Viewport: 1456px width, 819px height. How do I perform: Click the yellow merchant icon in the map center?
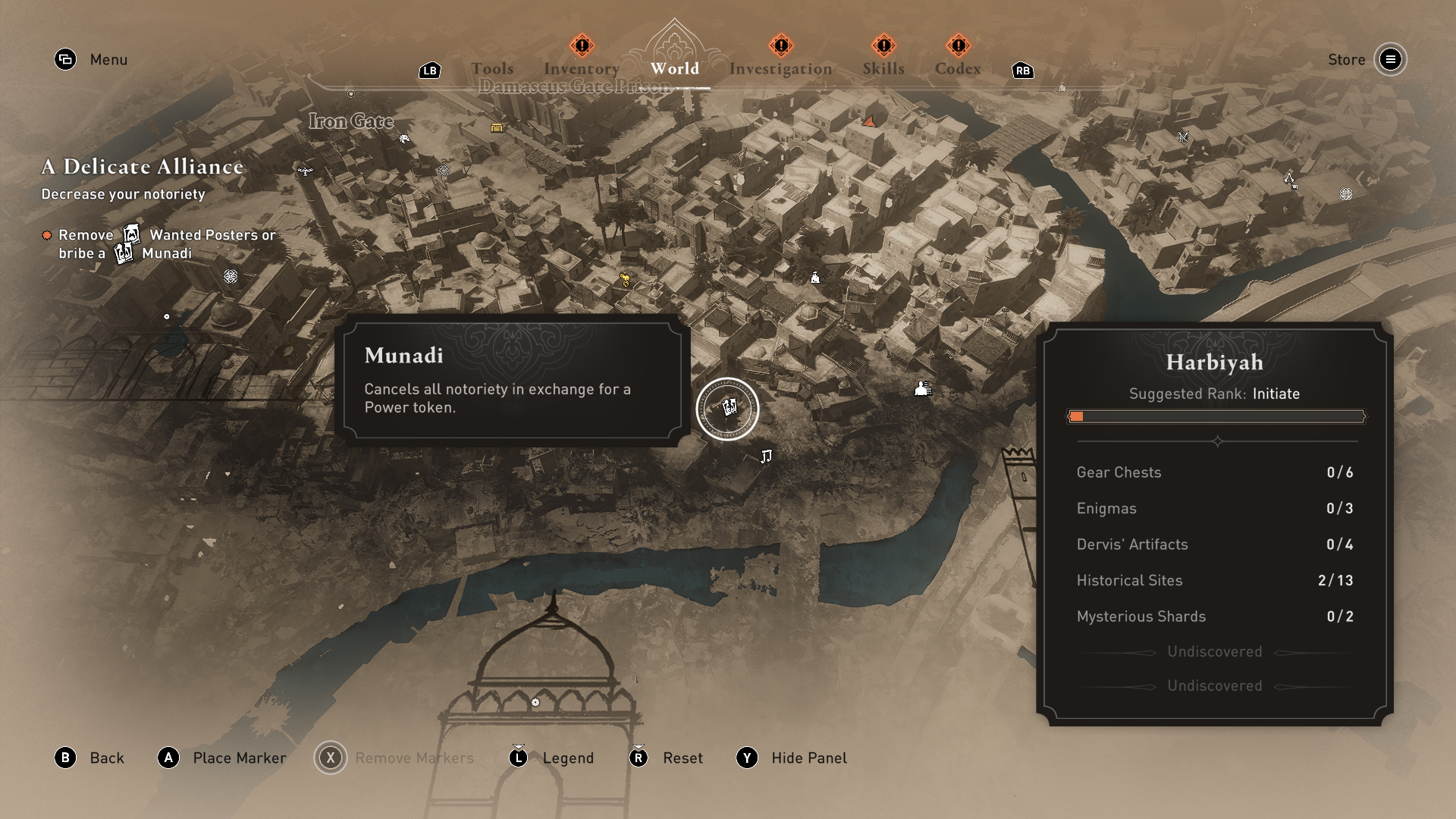point(625,281)
